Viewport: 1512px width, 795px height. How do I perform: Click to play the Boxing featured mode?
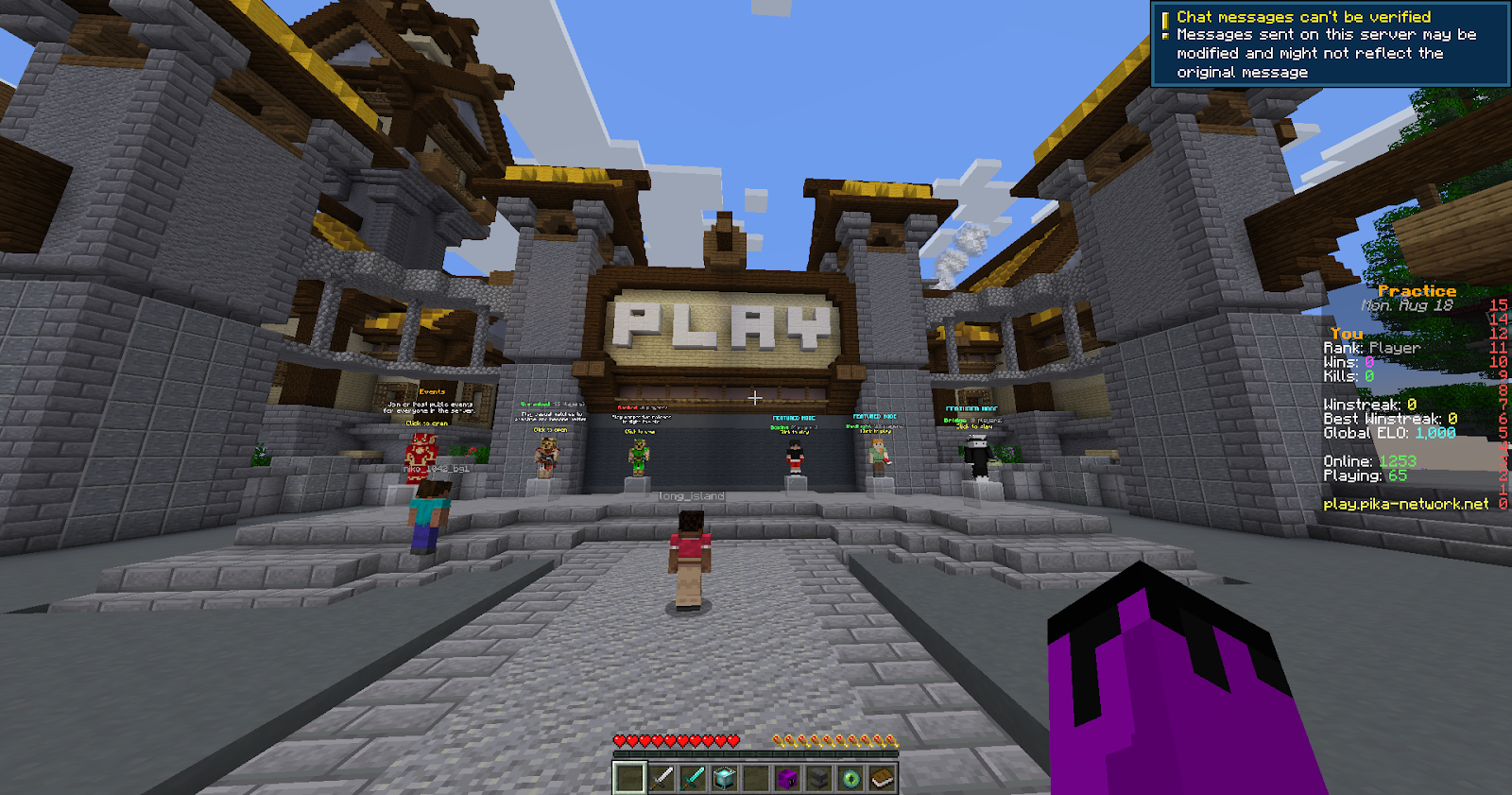[x=796, y=454]
